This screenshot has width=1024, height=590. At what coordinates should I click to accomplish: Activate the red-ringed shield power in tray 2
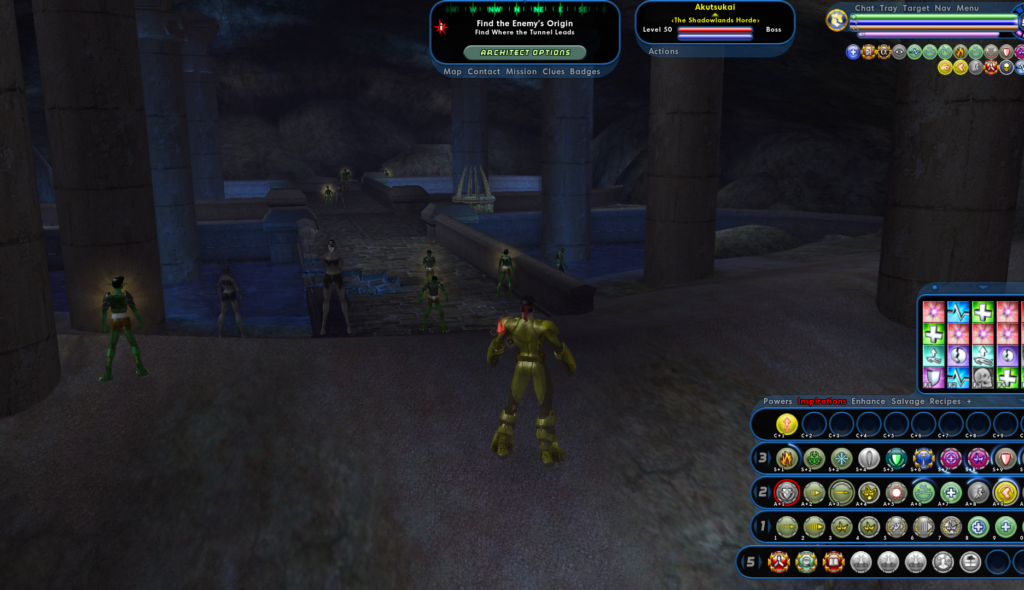click(787, 492)
